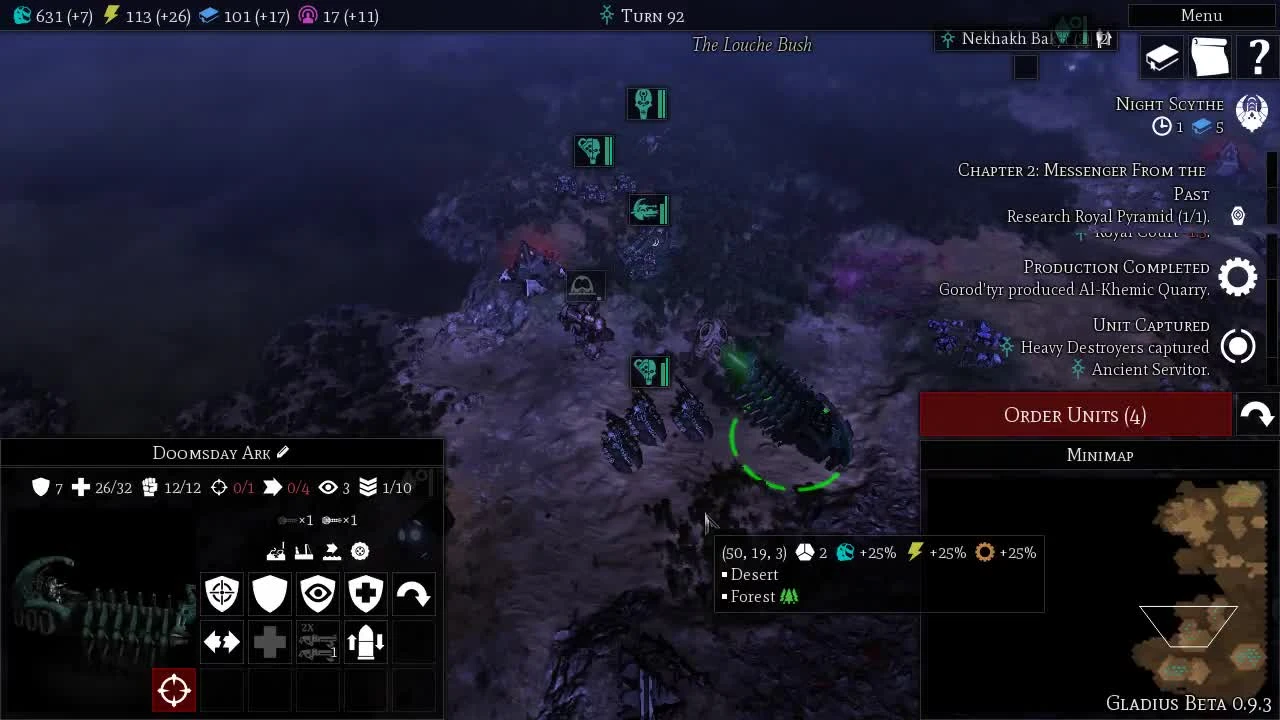Click the undo move arrow ability

click(x=413, y=594)
